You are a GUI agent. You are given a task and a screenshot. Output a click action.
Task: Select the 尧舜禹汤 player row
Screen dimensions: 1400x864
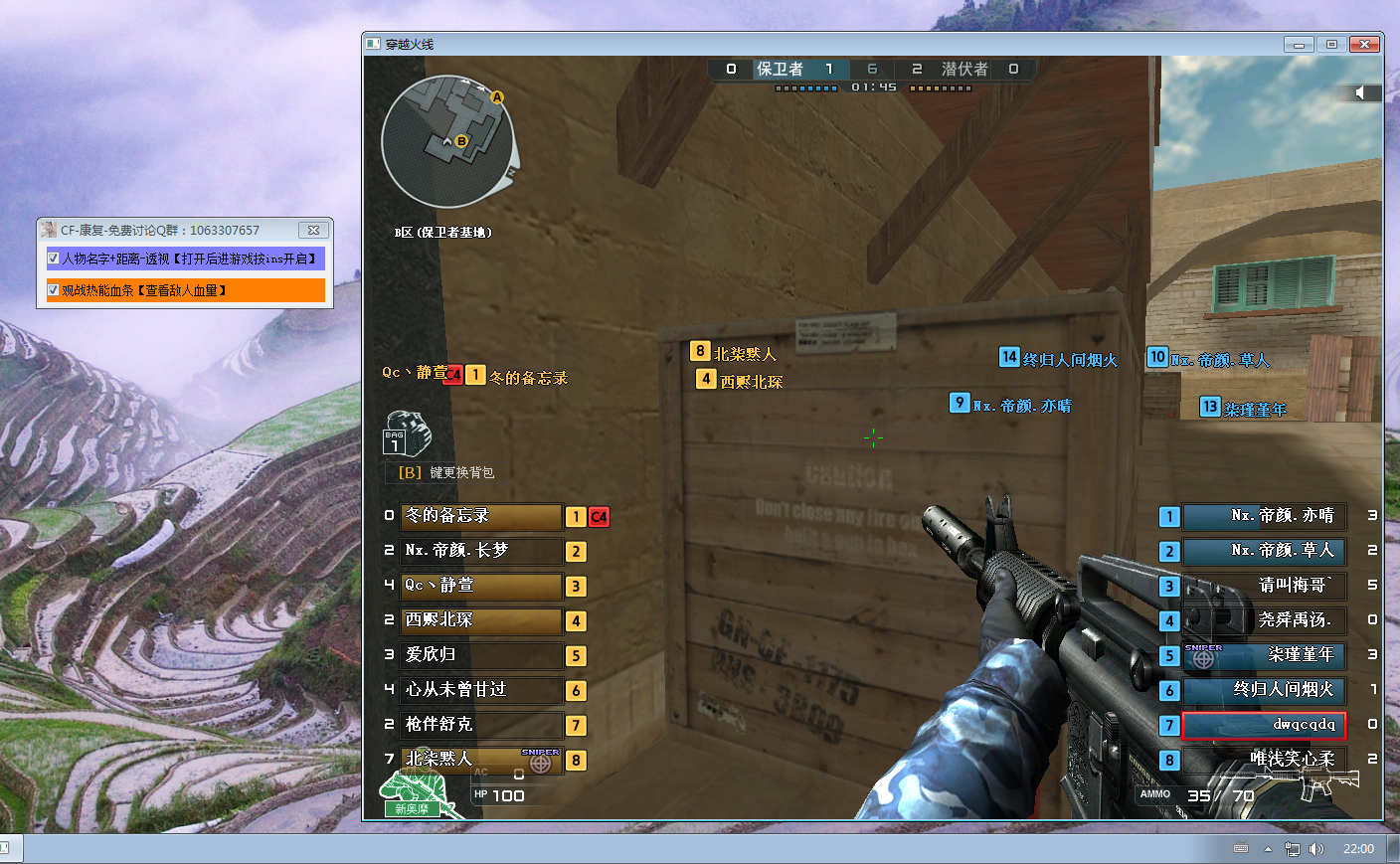coord(1263,620)
